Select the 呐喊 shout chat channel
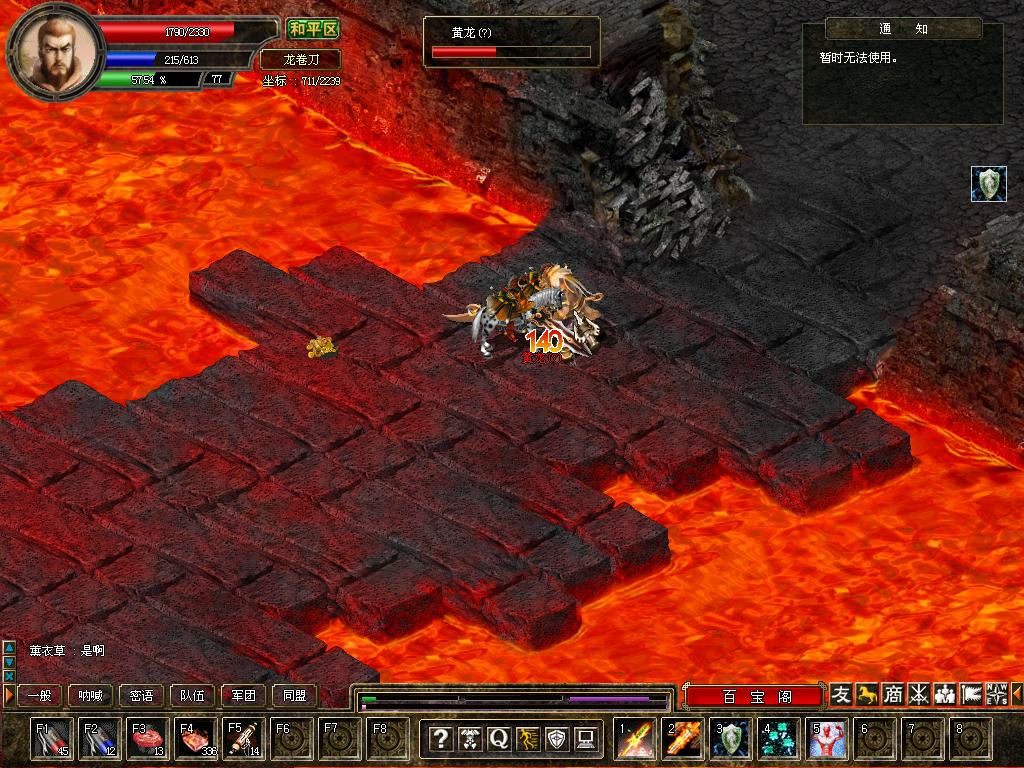This screenshot has width=1024, height=768. click(x=90, y=695)
